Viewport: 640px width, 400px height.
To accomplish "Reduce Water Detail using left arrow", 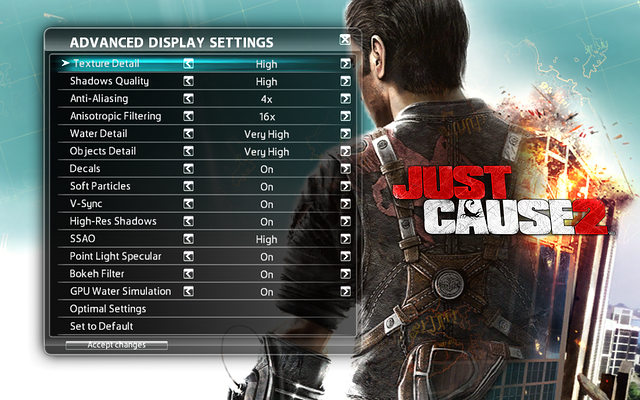I will point(188,134).
